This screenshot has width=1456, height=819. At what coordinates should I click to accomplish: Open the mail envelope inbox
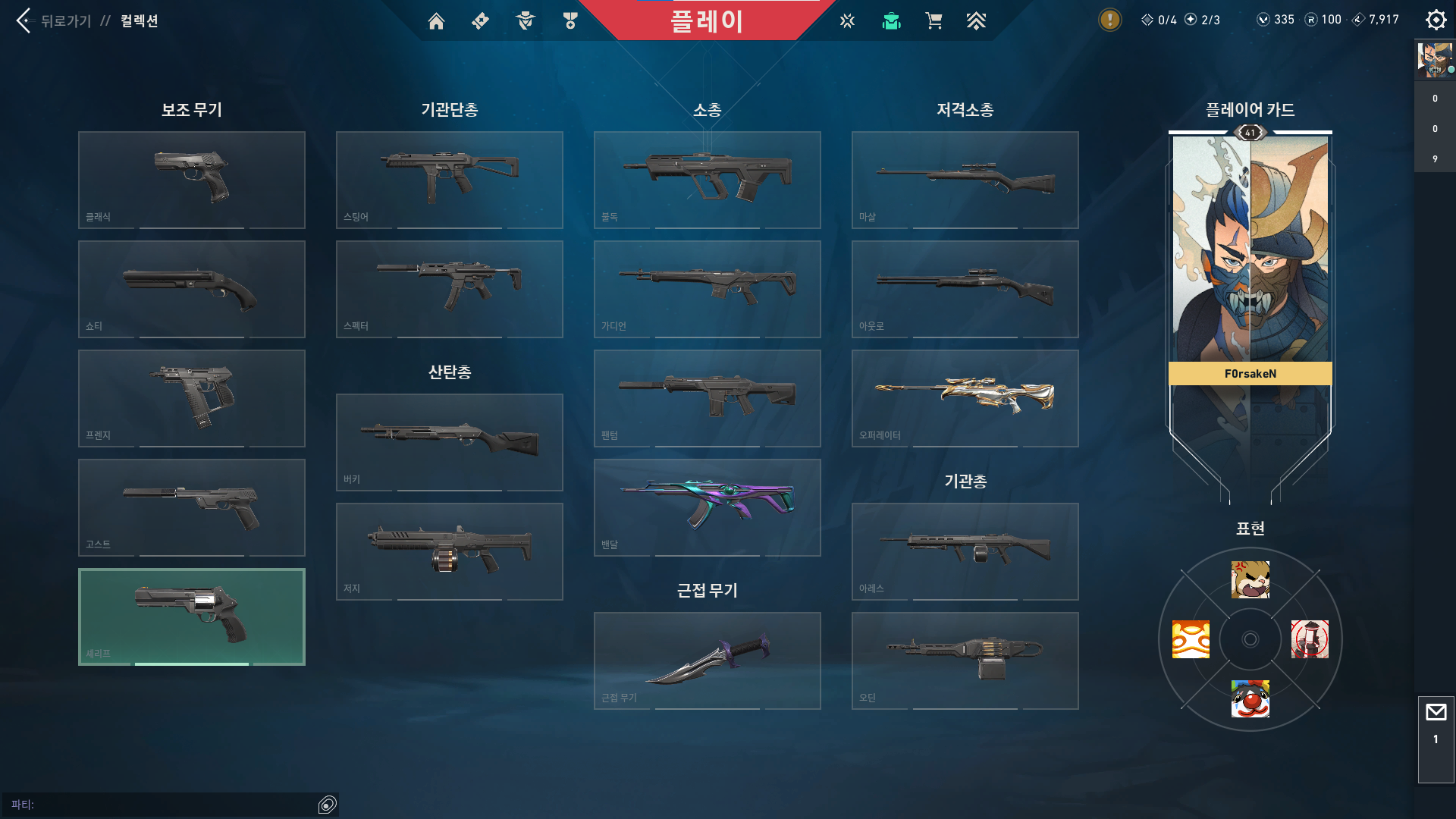coord(1436,713)
